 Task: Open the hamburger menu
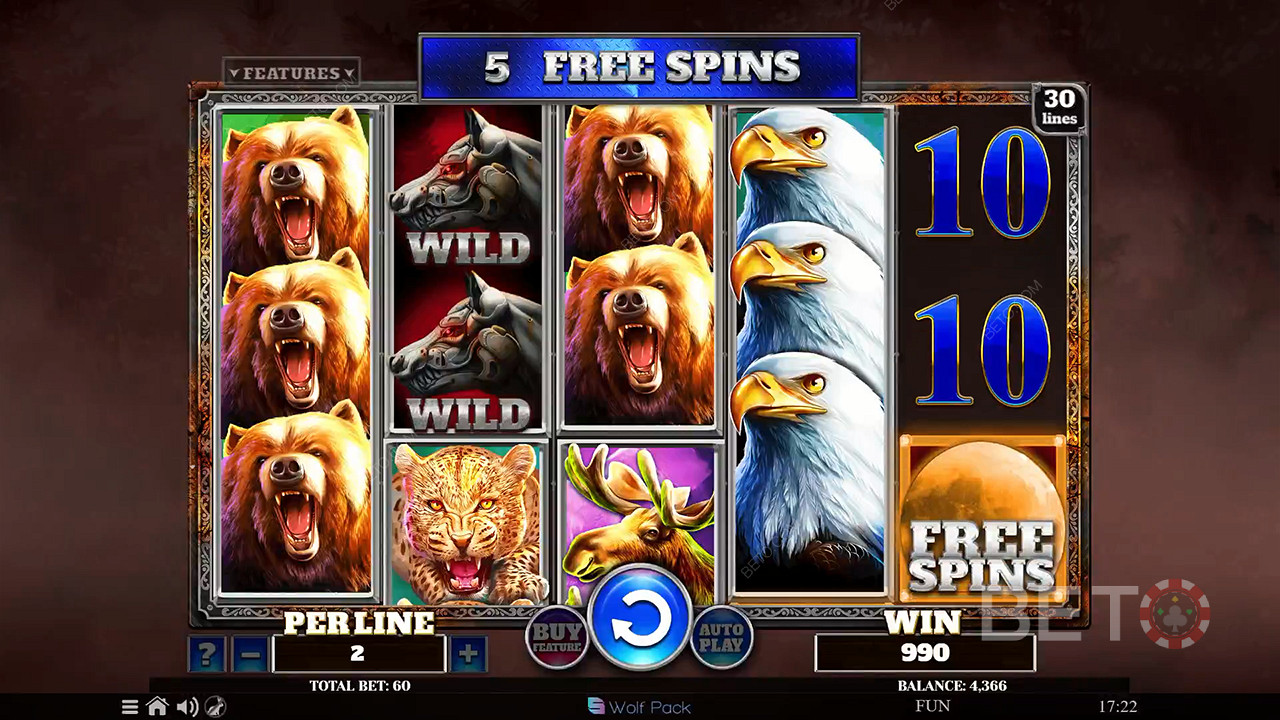pos(130,707)
